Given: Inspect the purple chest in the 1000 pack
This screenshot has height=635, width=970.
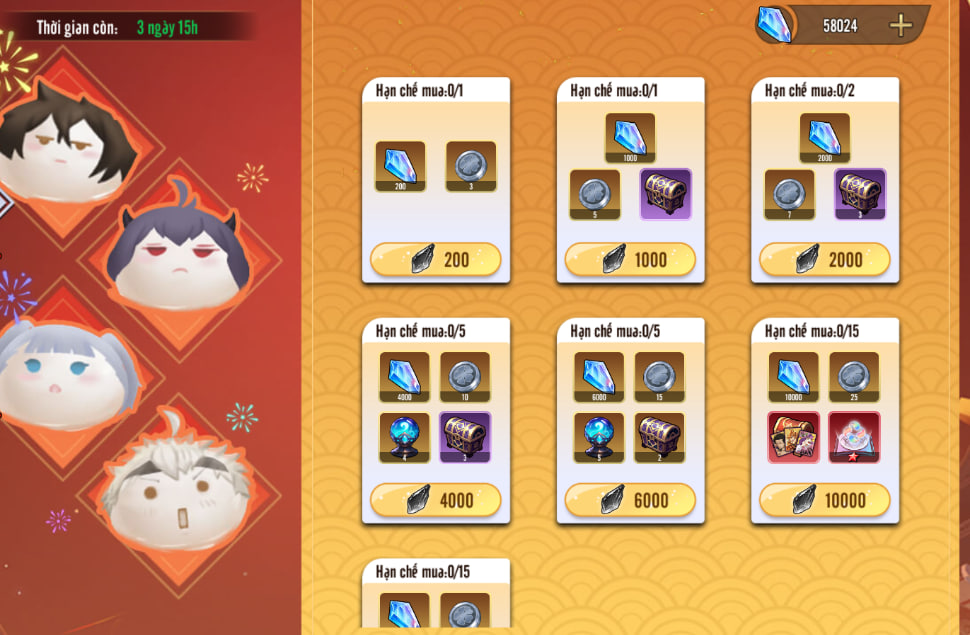Looking at the screenshot, I should coord(665,194).
